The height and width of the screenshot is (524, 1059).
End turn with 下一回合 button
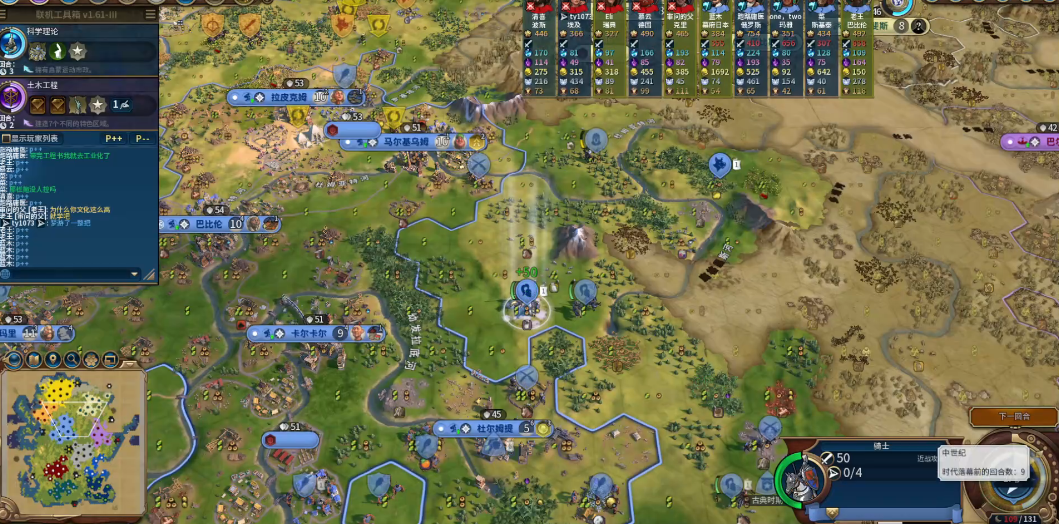tap(1013, 416)
